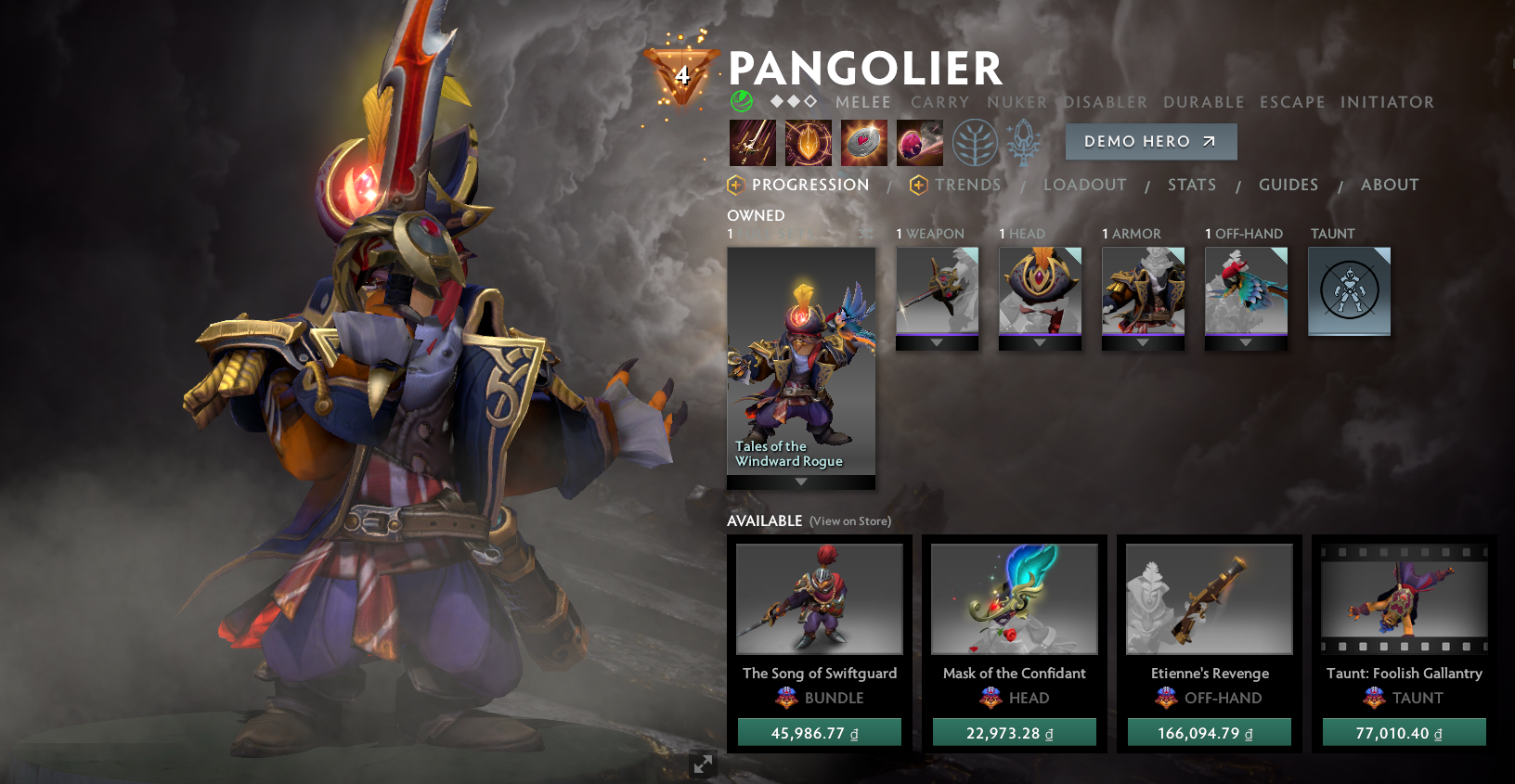Open the TRENDS tab

[x=967, y=185]
